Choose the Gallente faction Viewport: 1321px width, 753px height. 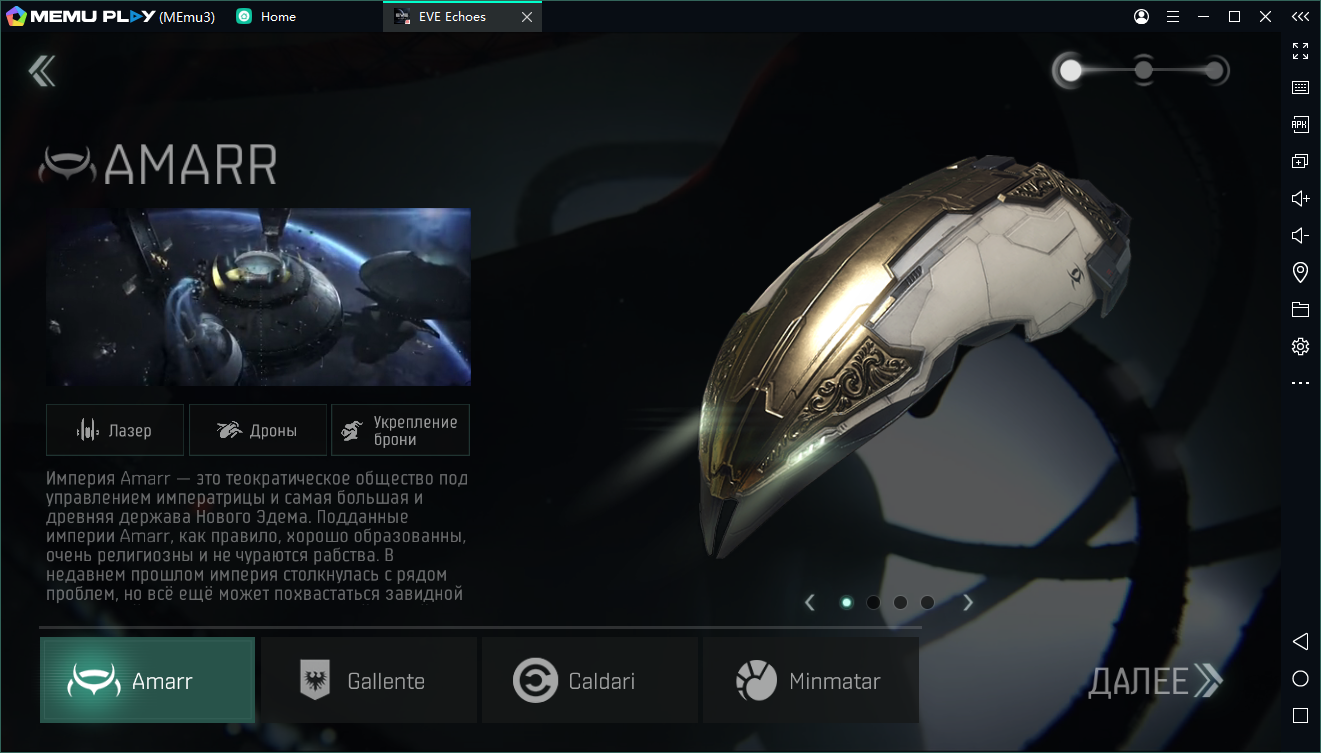(368, 681)
